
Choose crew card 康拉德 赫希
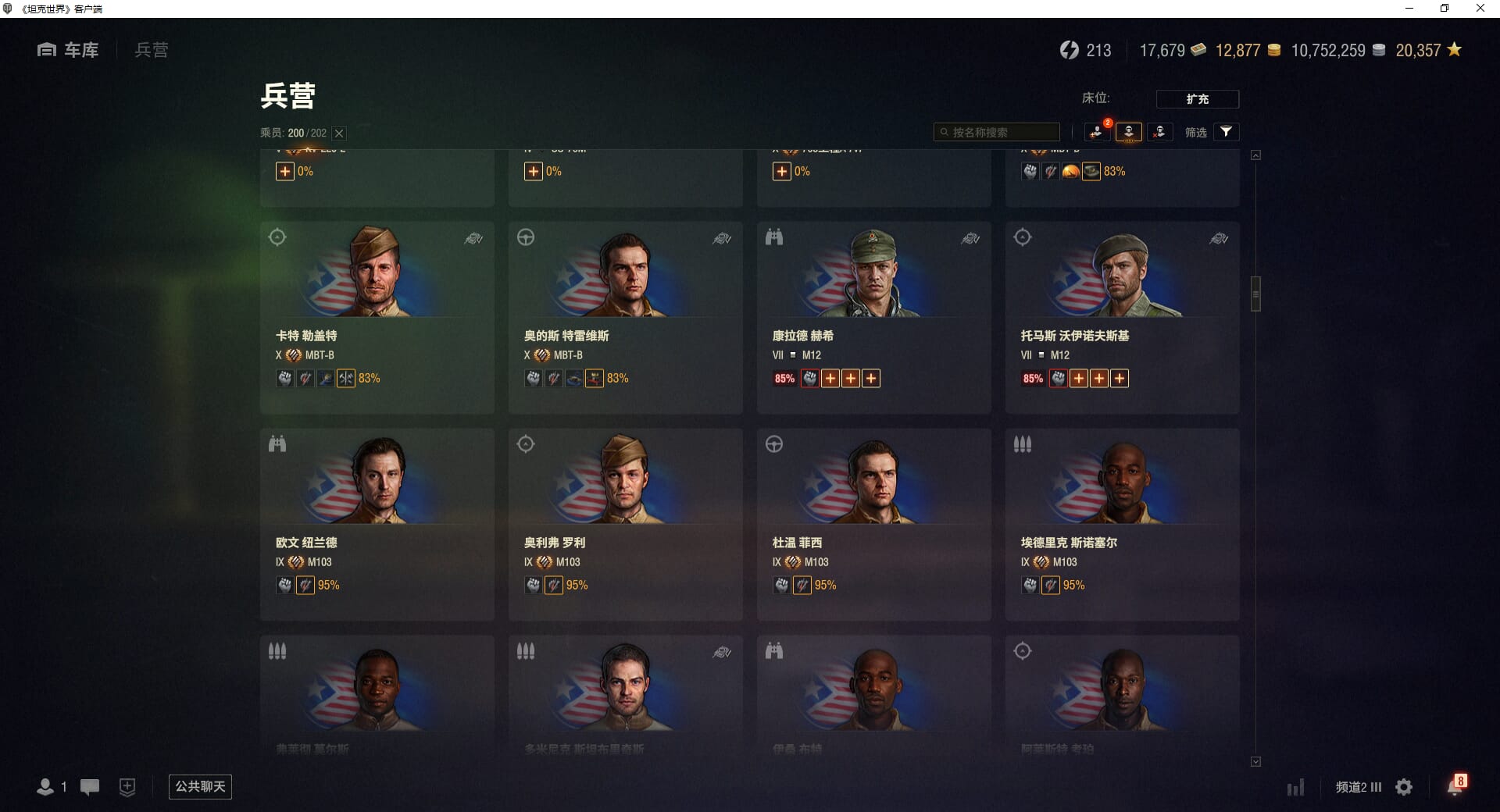(873, 317)
